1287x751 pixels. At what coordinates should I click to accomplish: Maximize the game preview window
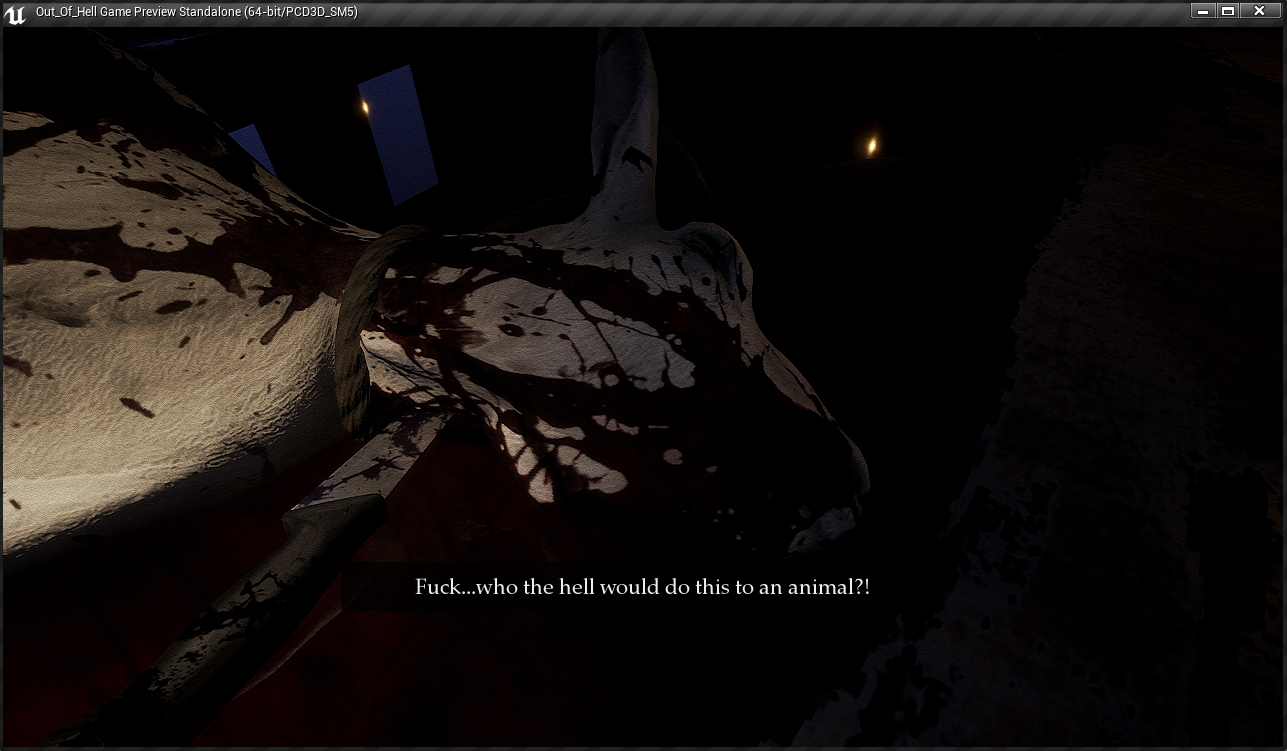(x=1228, y=11)
